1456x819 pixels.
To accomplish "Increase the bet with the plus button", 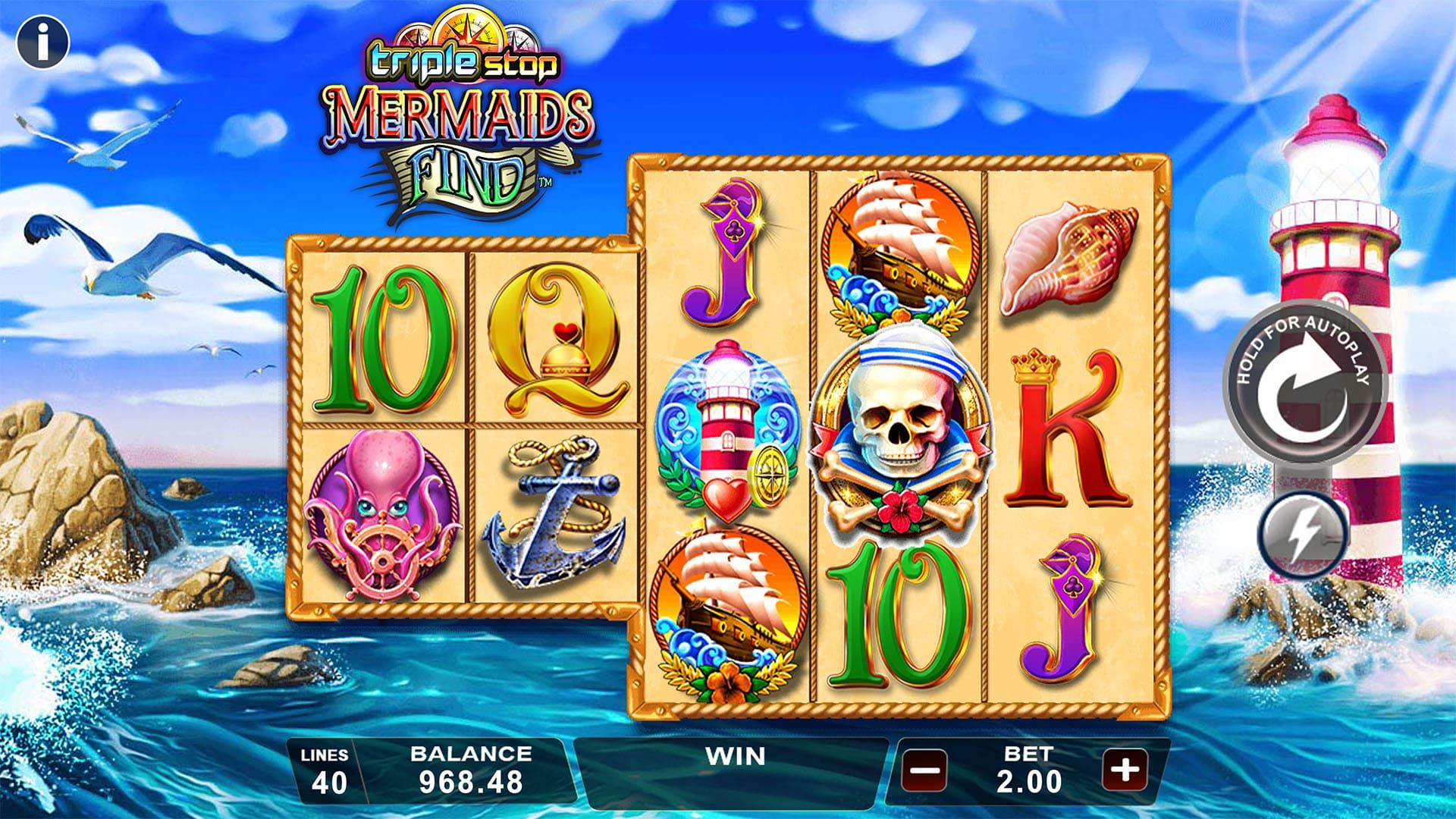I will tap(1125, 770).
